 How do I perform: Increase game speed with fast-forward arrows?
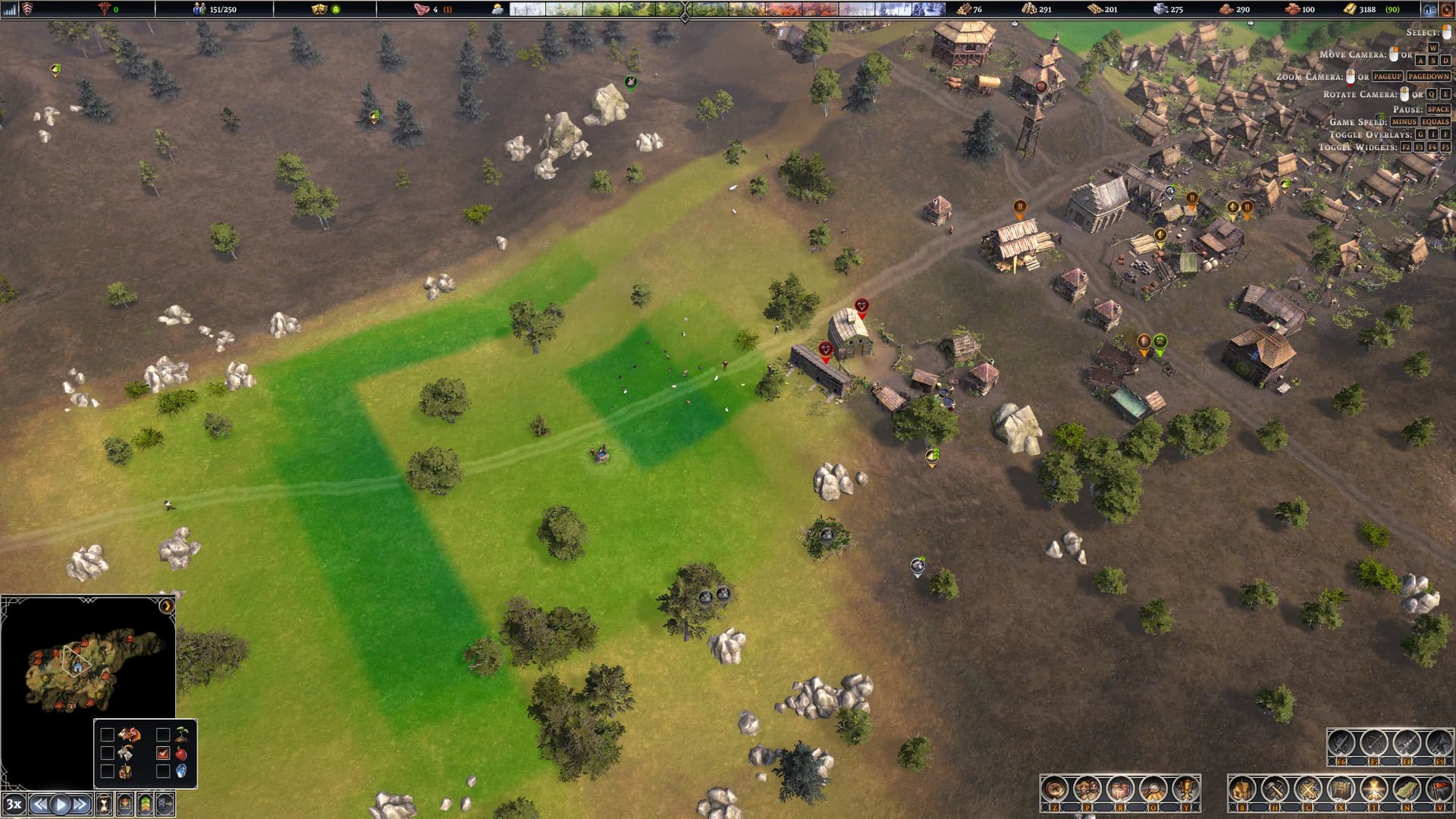[x=80, y=805]
